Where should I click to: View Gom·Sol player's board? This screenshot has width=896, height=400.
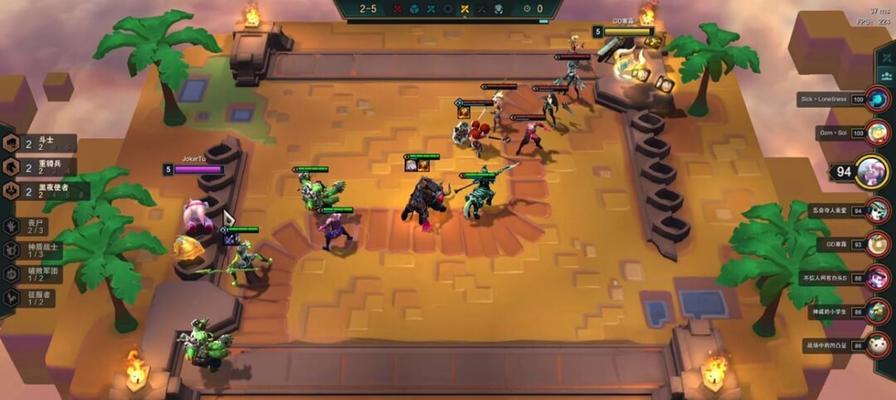(877, 132)
